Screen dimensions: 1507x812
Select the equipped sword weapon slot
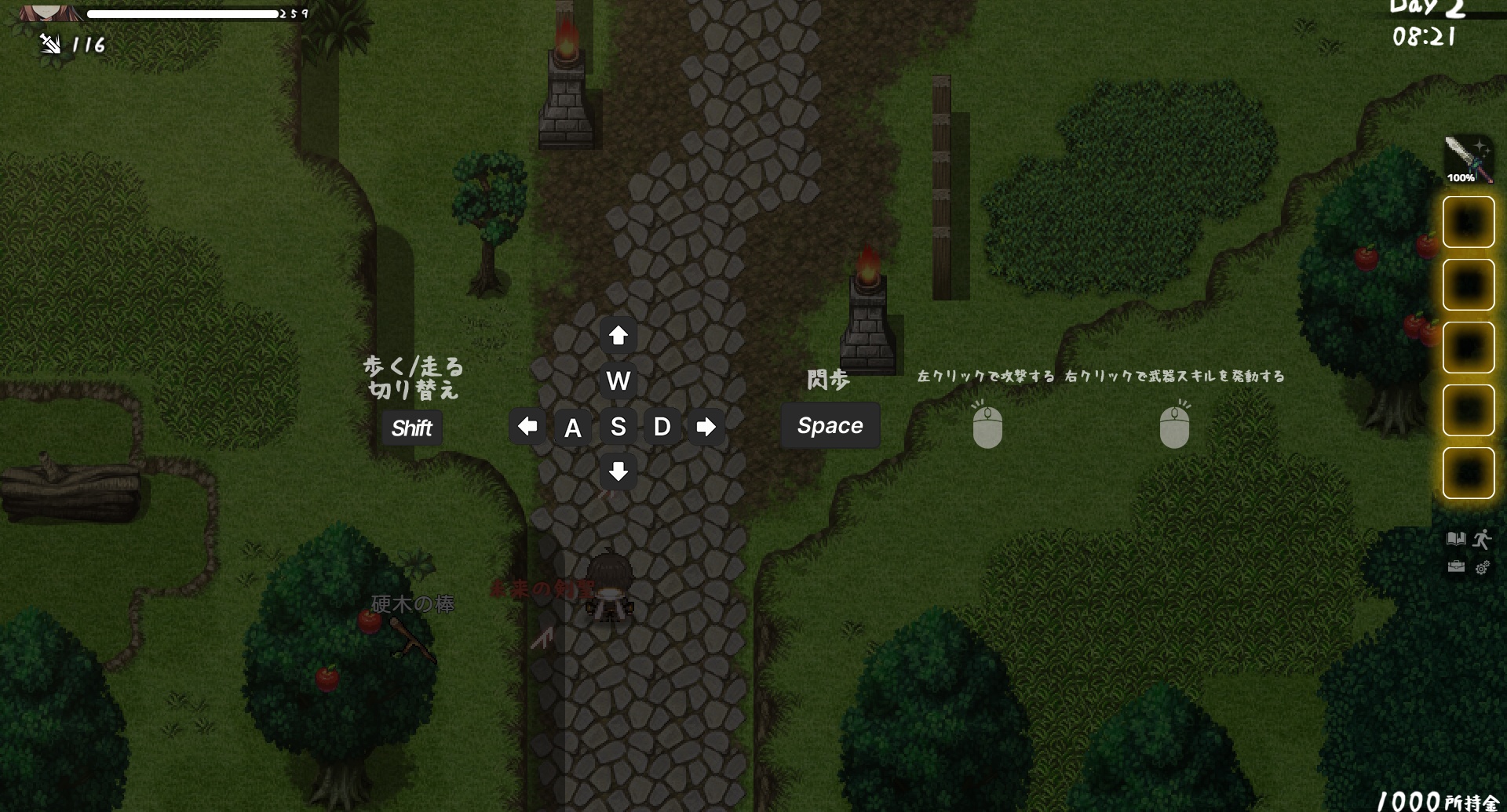click(1468, 159)
